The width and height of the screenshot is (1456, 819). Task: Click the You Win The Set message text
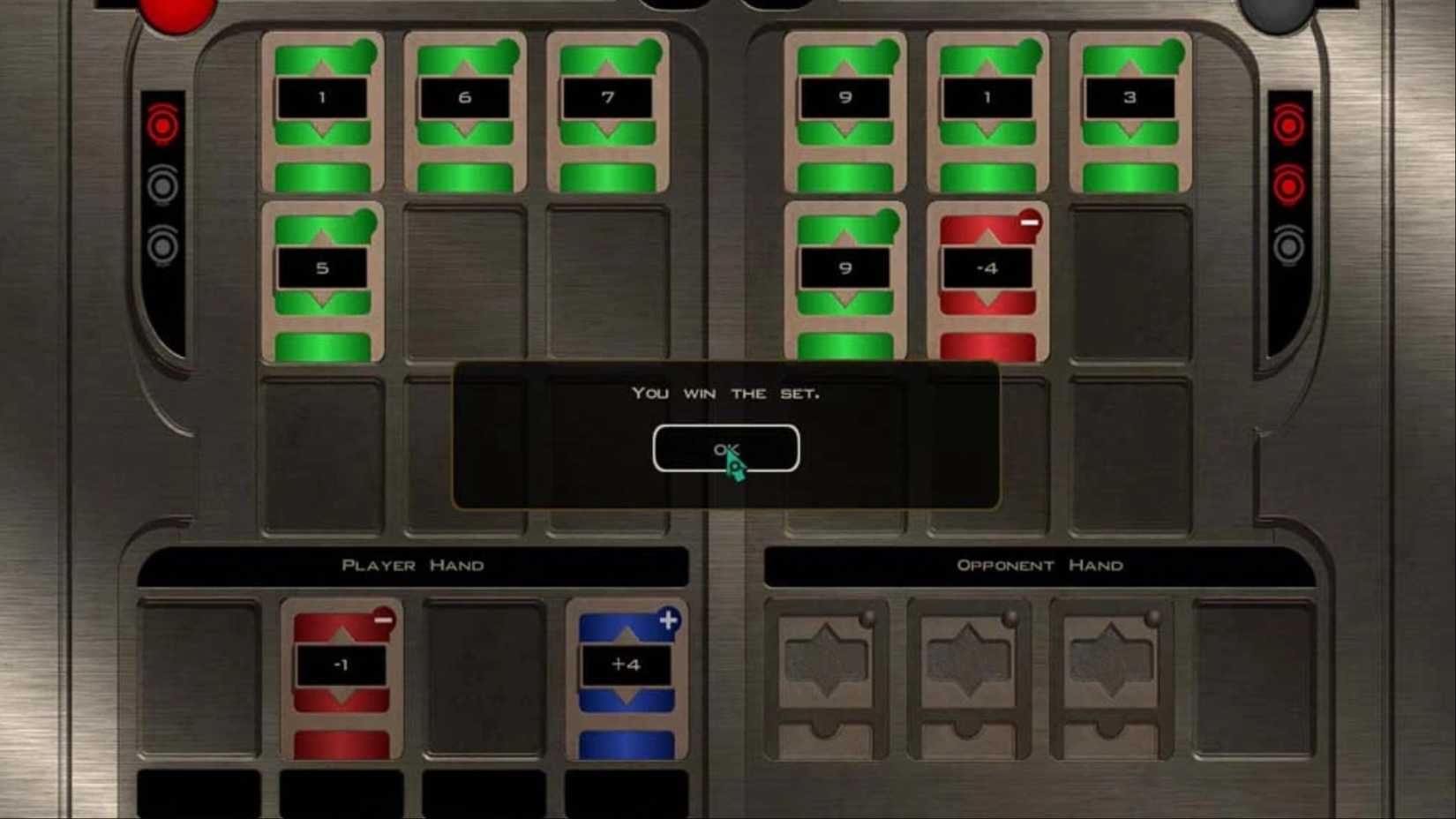[725, 394]
